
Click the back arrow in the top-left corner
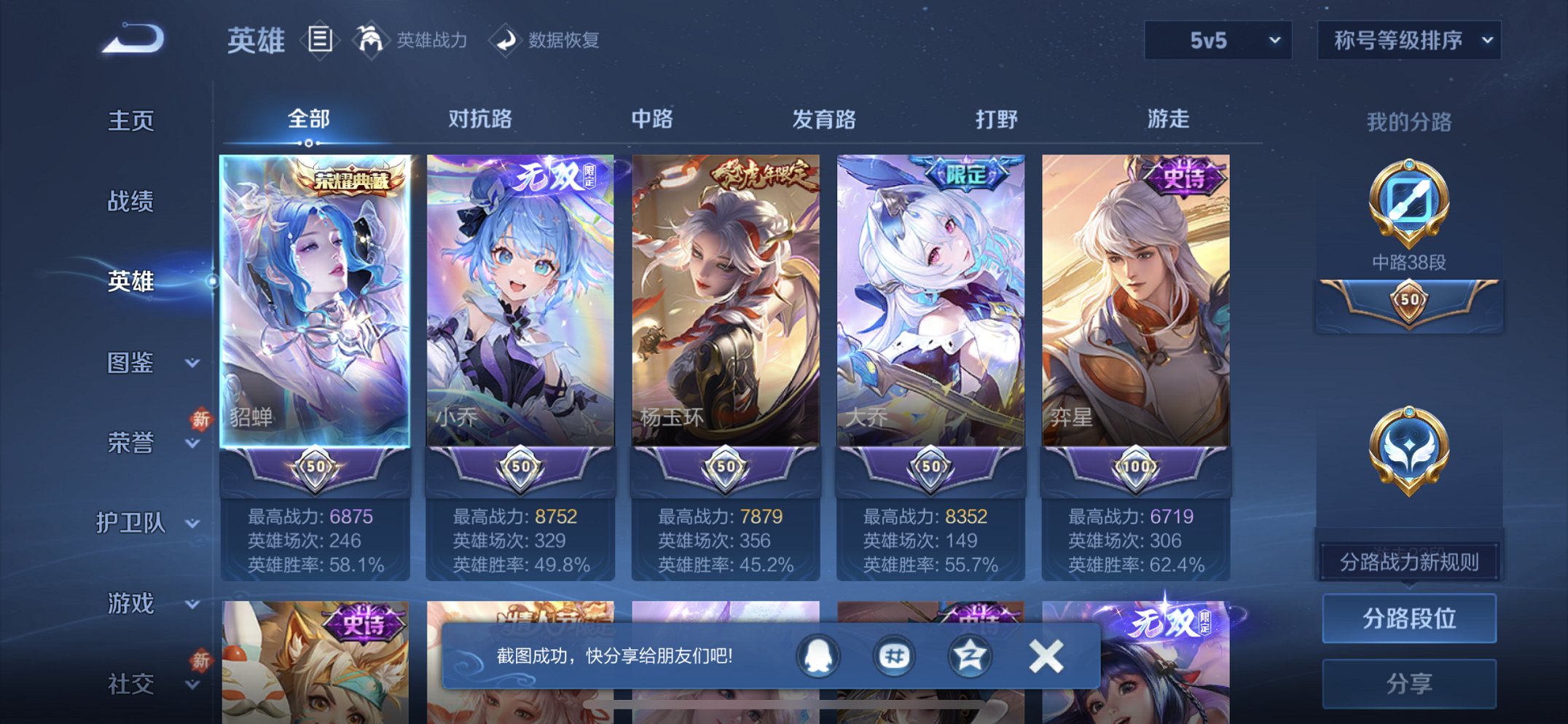[x=133, y=41]
